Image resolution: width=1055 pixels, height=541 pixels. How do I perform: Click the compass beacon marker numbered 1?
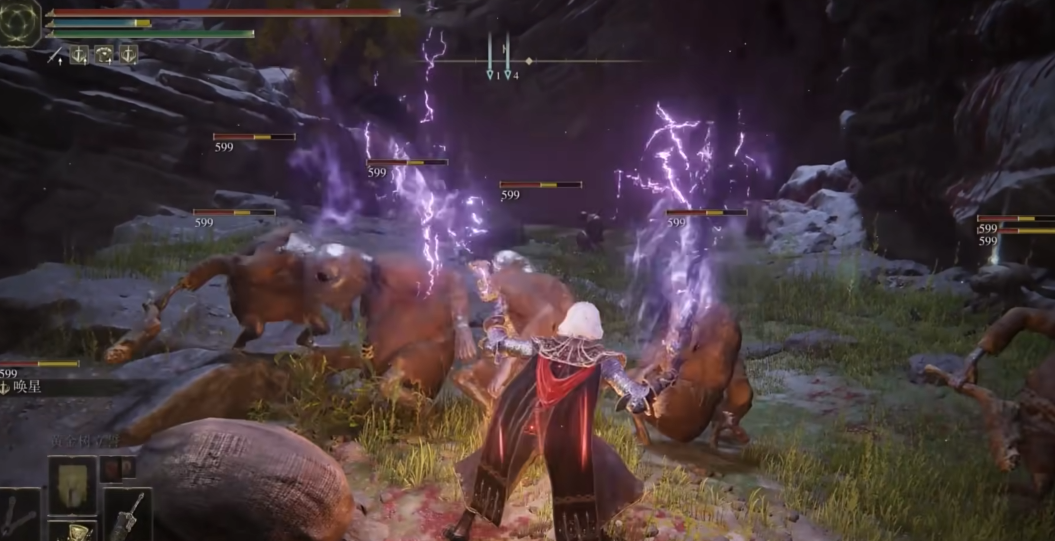490,73
